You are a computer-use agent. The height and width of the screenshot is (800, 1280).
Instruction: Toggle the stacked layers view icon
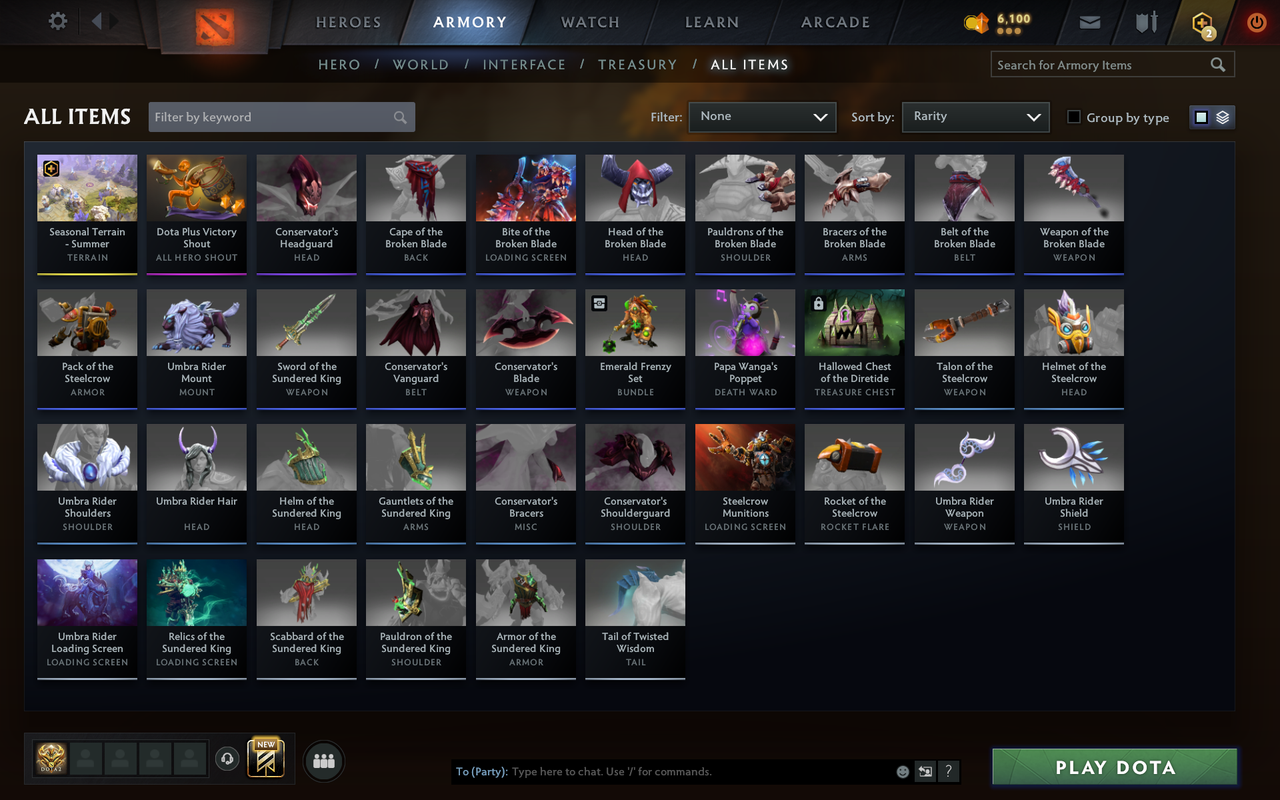1222,116
